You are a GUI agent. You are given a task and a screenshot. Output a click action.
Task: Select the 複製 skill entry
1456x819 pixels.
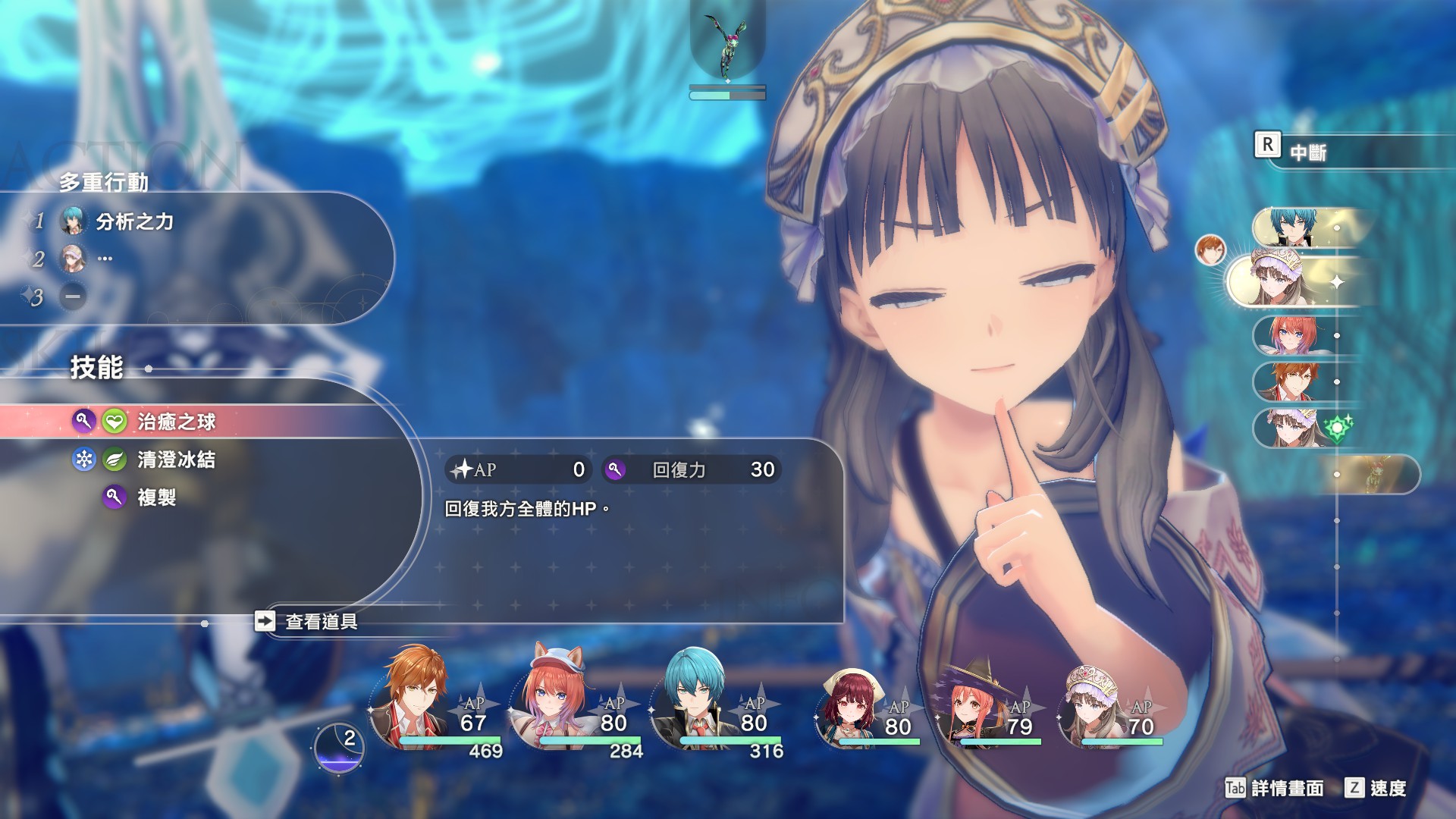[x=156, y=497]
